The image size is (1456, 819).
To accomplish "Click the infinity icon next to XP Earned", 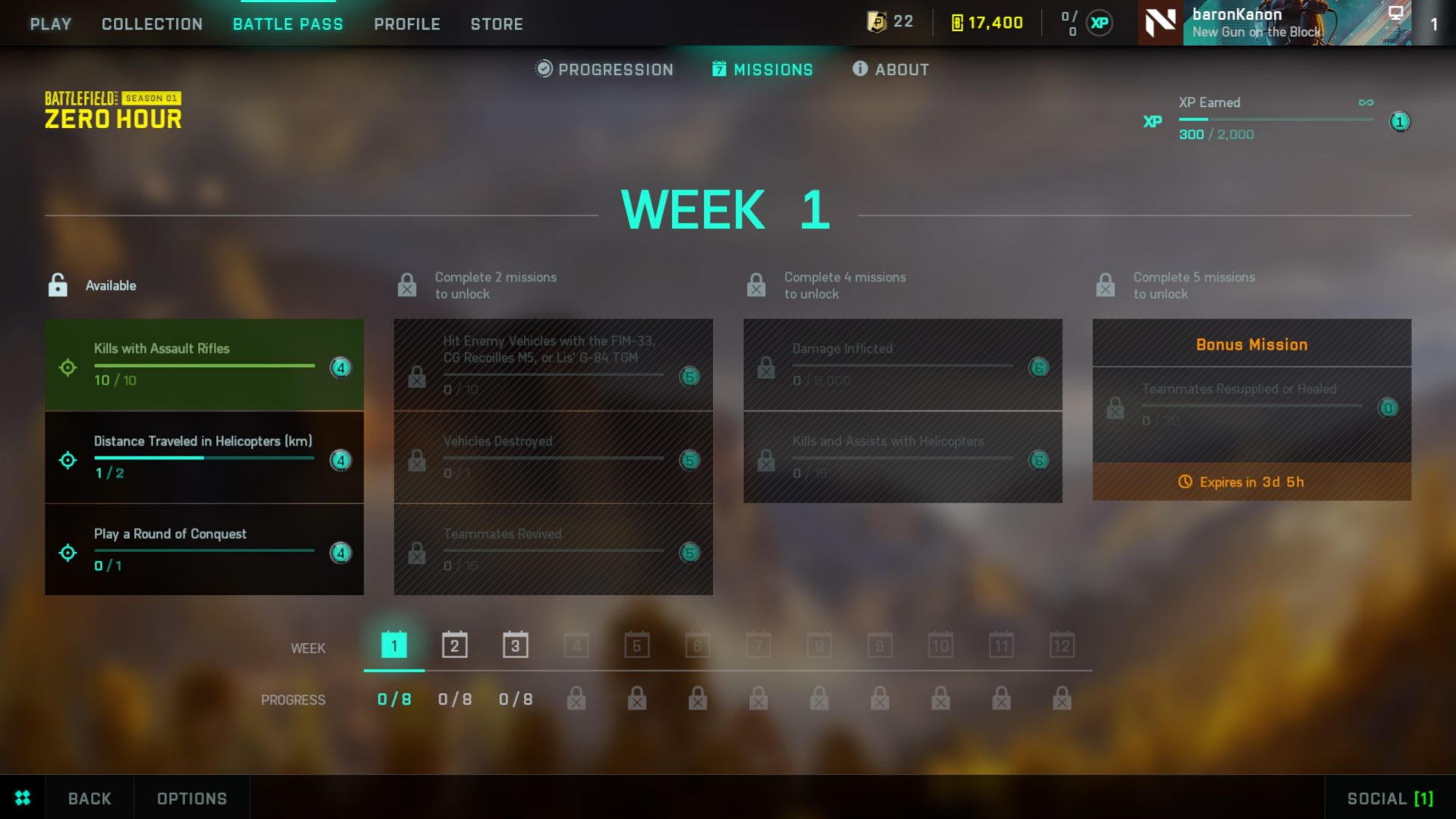I will [x=1367, y=102].
